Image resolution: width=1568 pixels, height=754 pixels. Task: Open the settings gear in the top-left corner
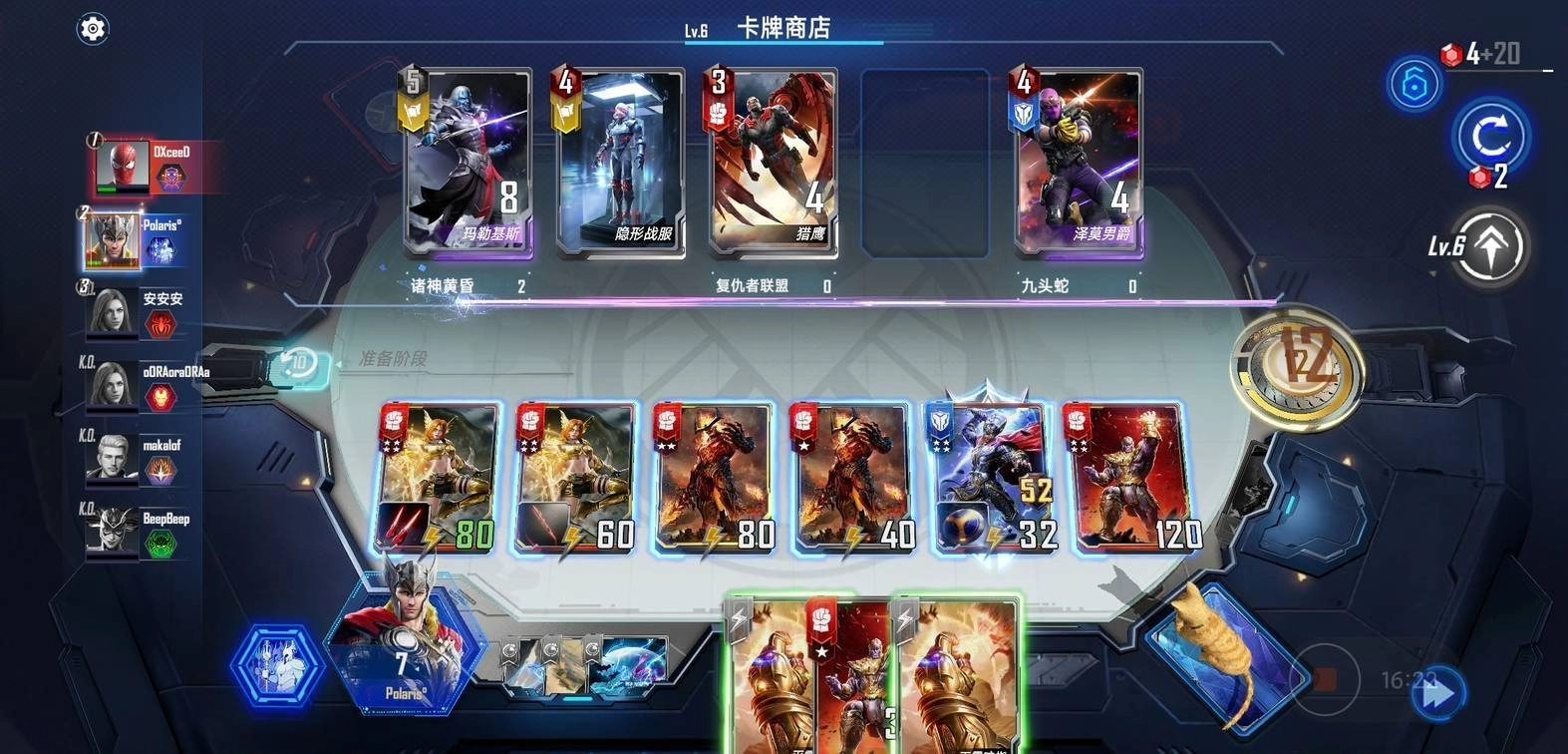(93, 28)
